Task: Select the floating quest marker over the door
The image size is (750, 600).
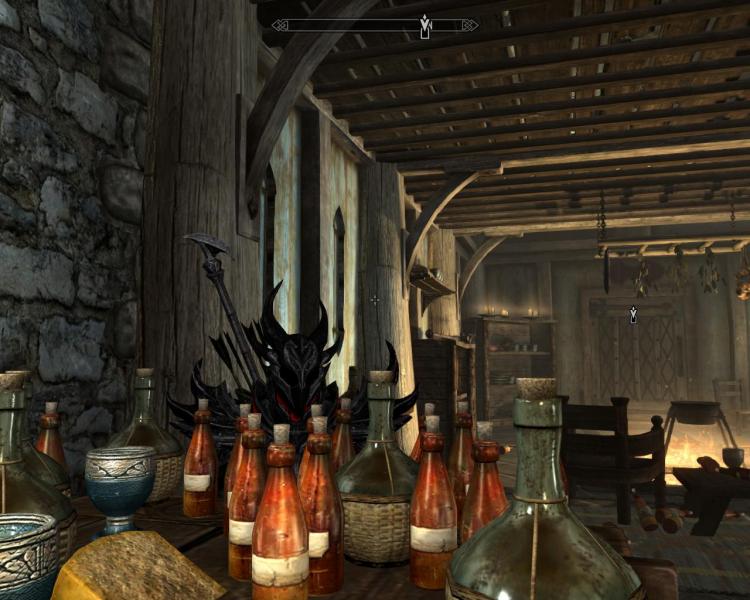Action: click(633, 316)
